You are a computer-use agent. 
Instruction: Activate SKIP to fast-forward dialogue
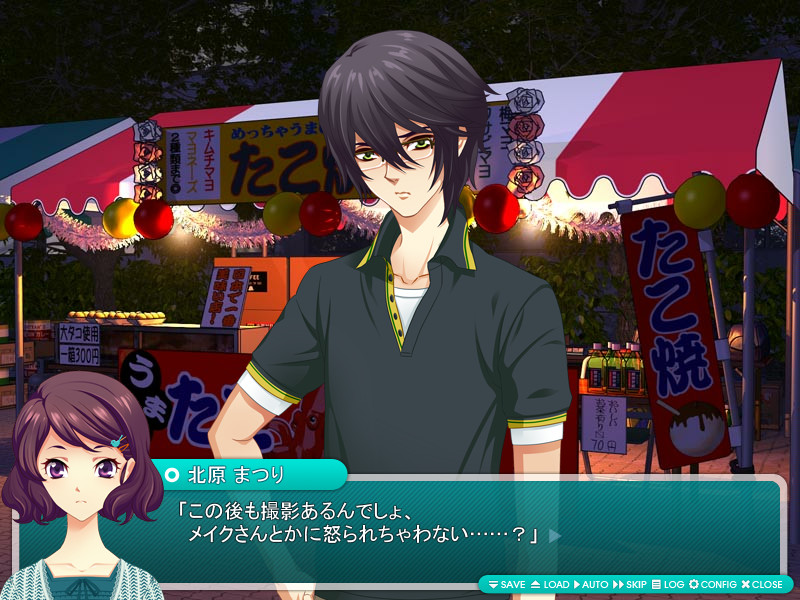(630, 584)
